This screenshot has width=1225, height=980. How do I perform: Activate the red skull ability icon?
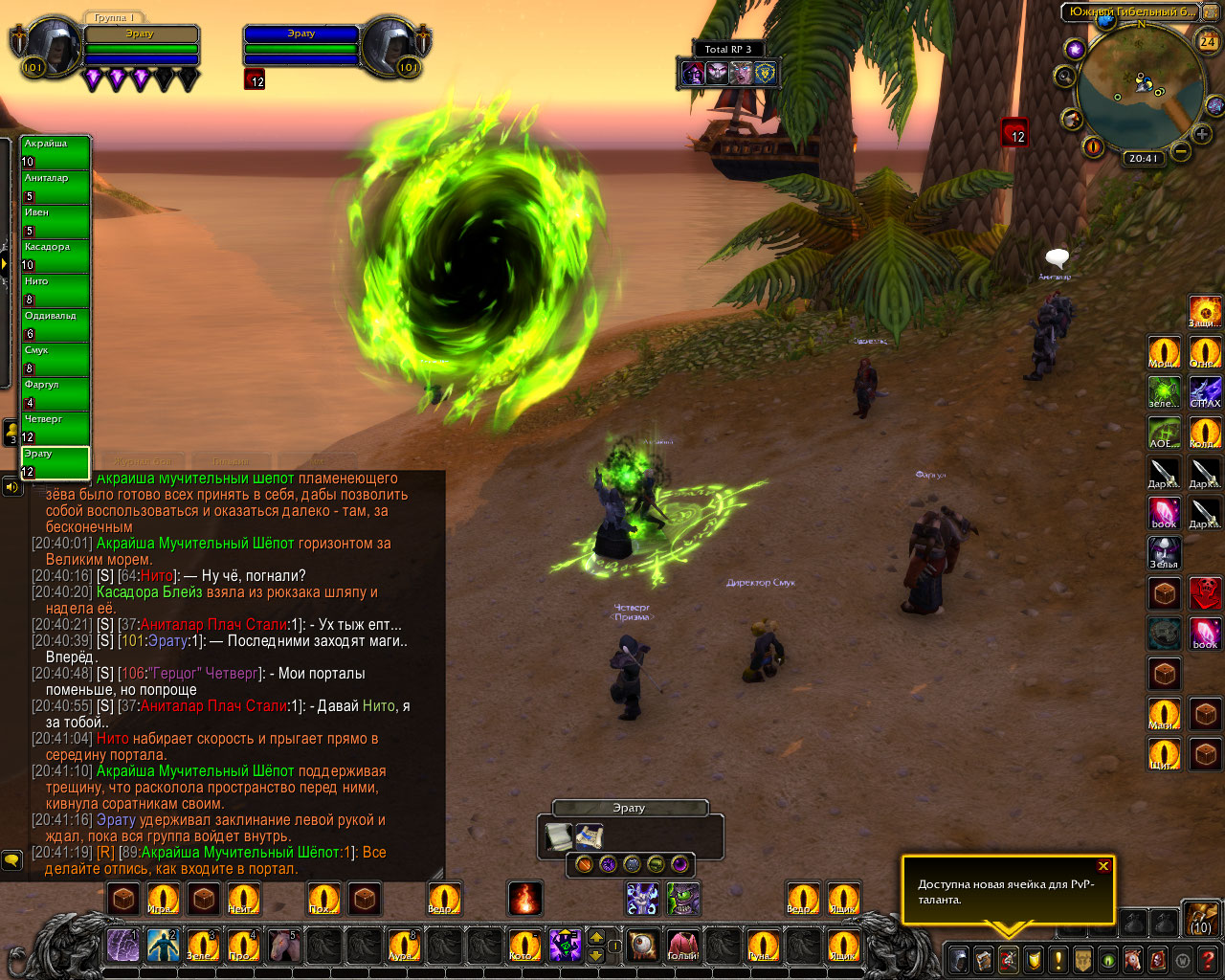point(1205,593)
